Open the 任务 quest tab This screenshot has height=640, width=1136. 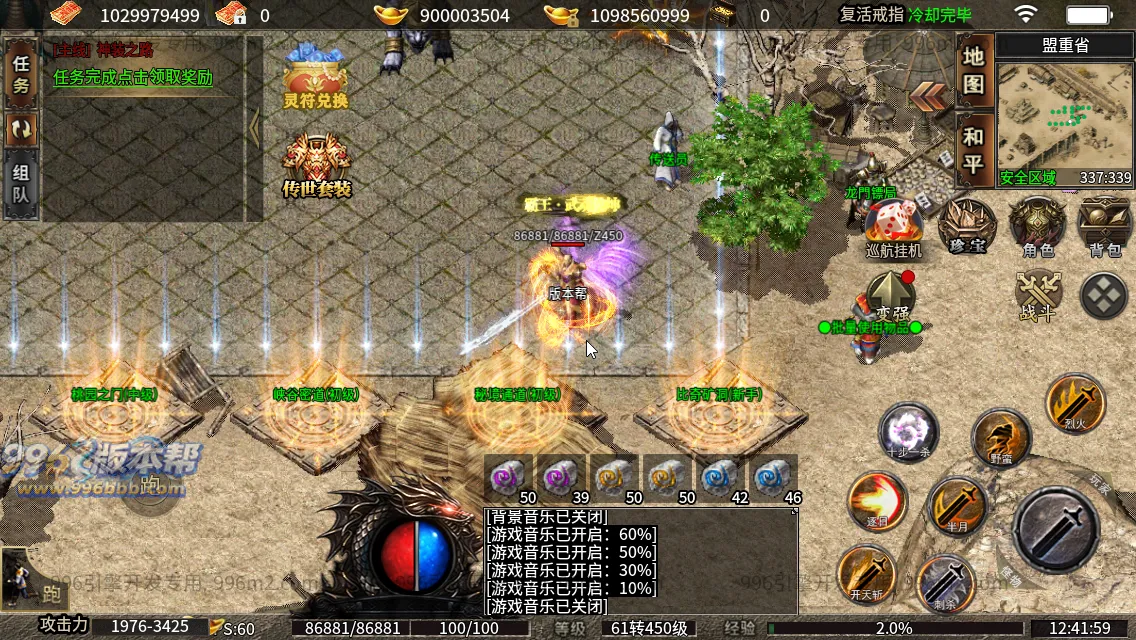pos(21,75)
